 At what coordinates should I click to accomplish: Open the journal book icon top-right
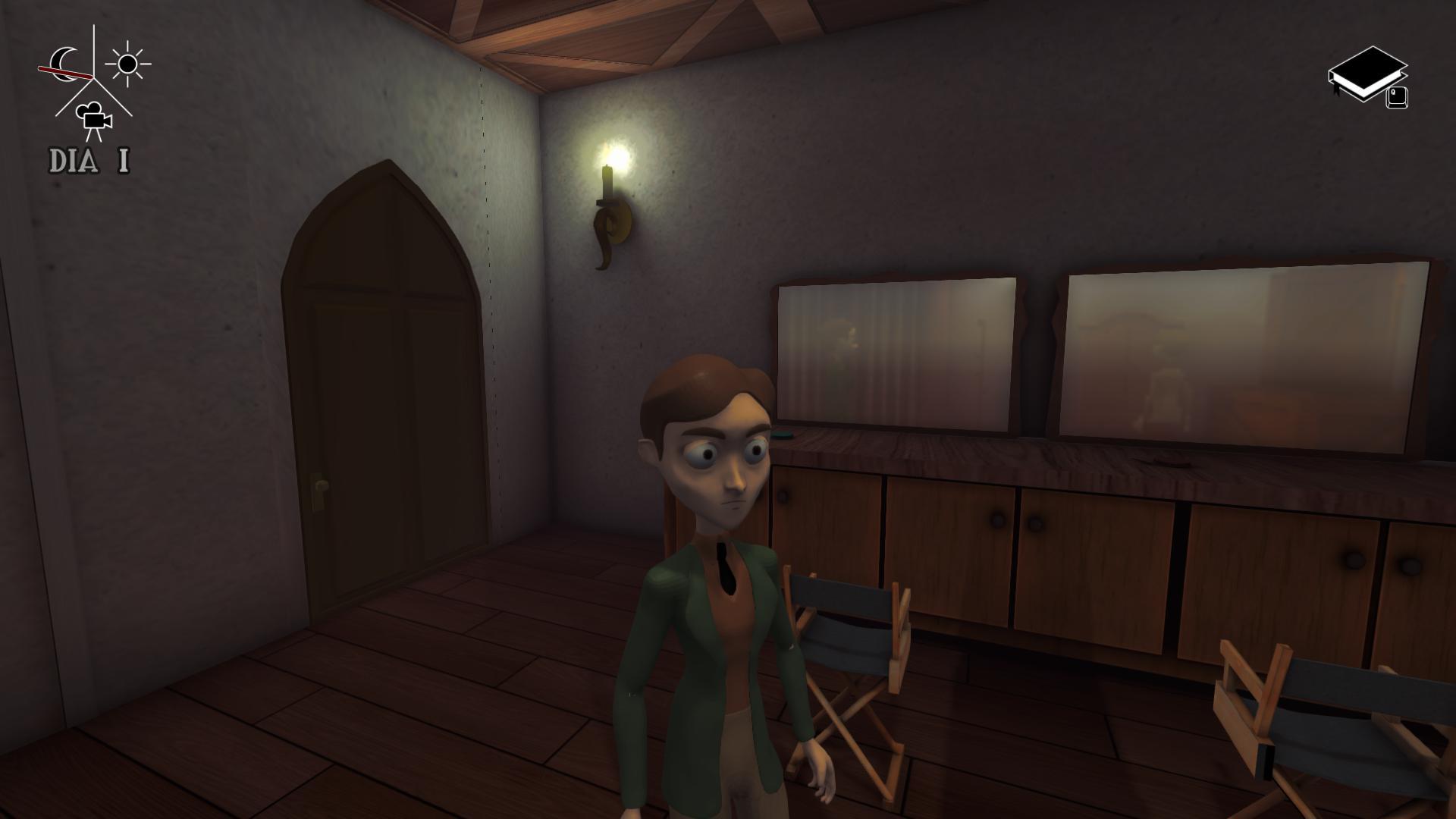pyautogui.click(x=1369, y=74)
